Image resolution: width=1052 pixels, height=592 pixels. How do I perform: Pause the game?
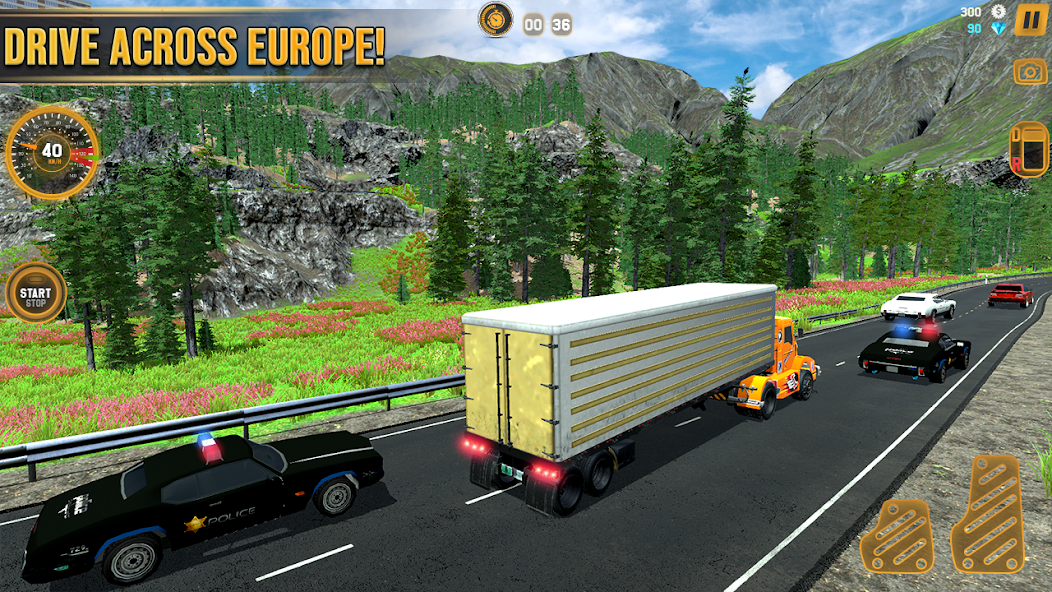point(1030,20)
